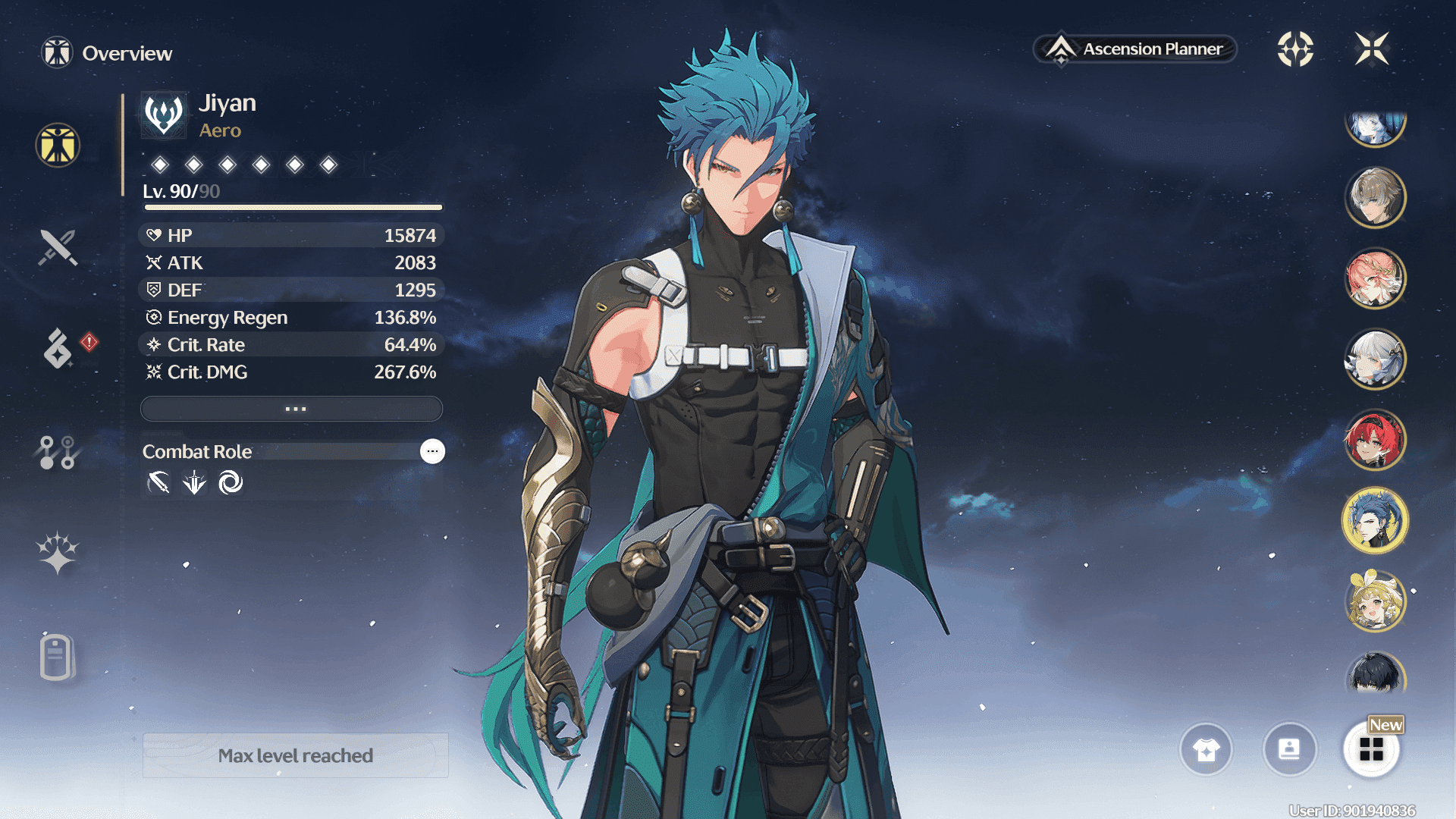
Task: Open the character profile card button
Action: pos(1289,749)
